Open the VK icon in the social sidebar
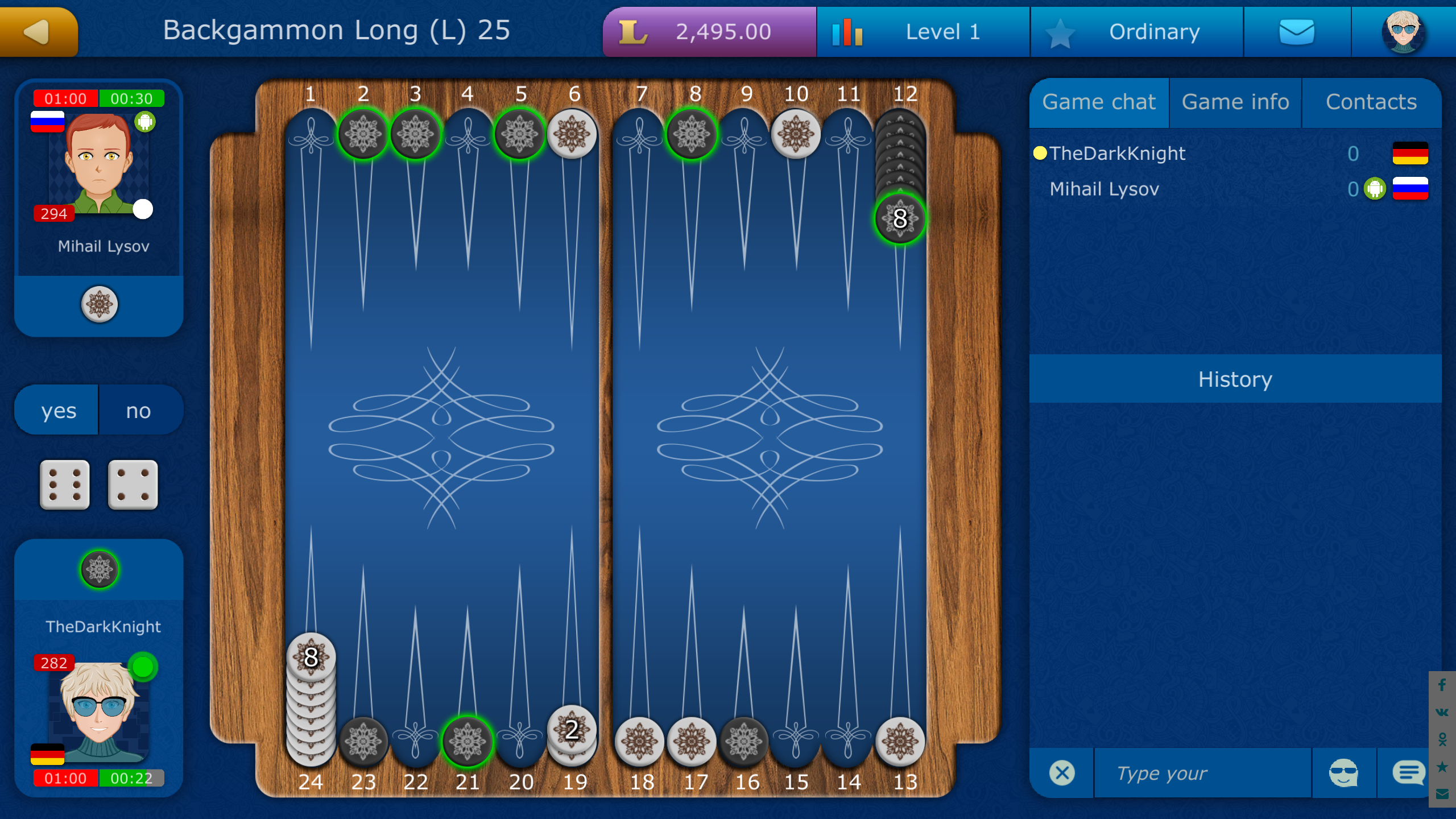 tap(1443, 711)
